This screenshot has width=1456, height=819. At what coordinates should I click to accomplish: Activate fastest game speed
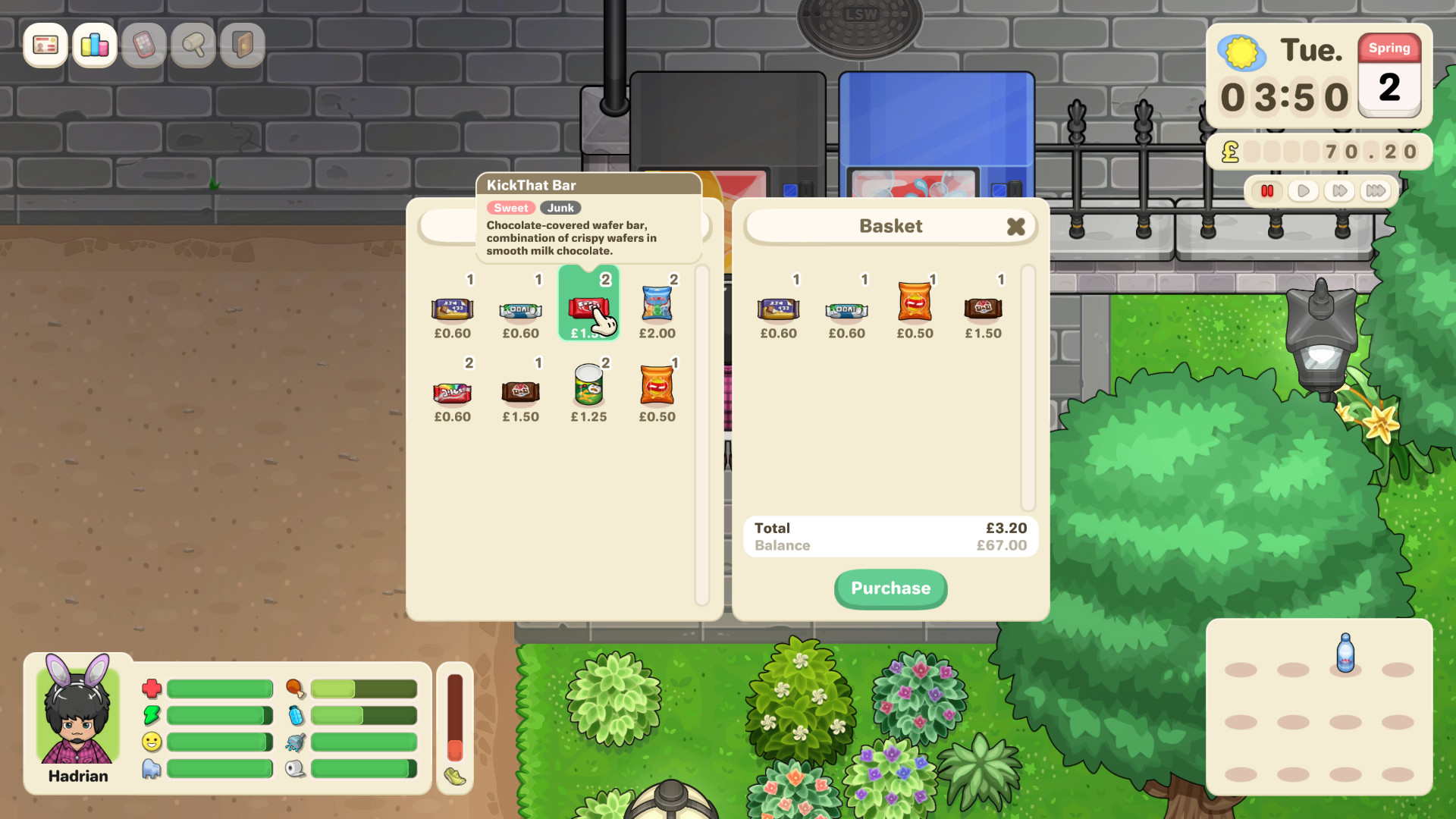pos(1374,191)
